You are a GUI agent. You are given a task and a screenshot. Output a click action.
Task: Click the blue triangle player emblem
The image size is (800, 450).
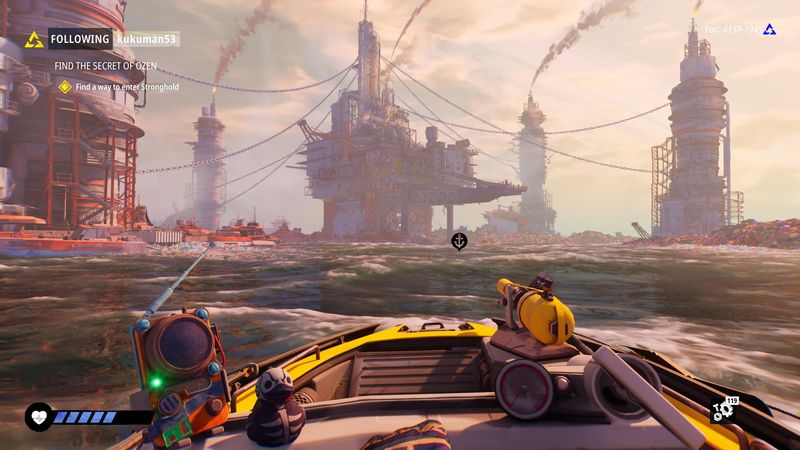769,30
